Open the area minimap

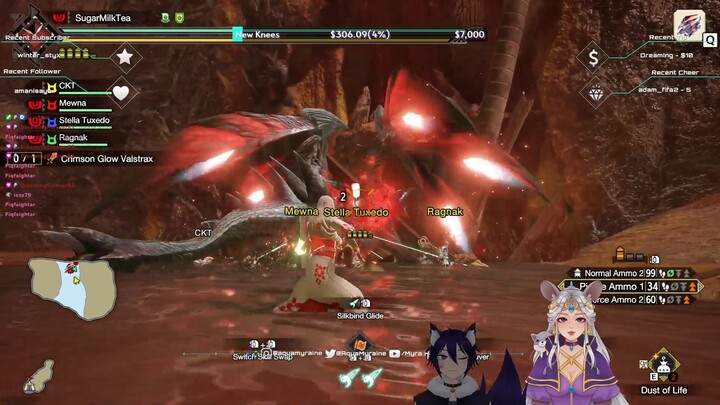tap(74, 288)
